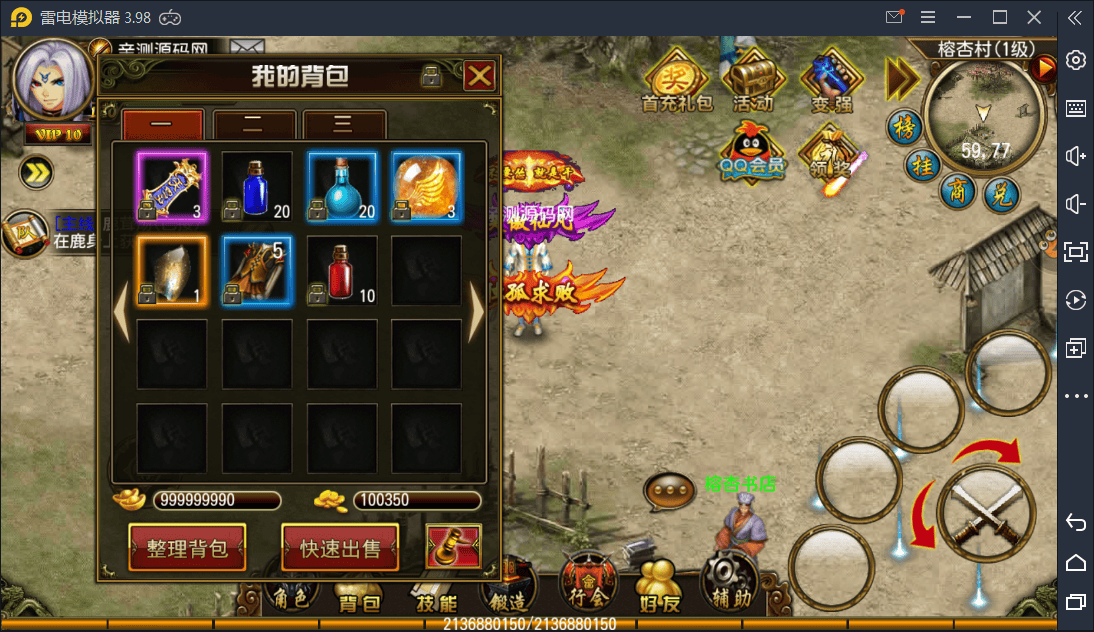This screenshot has width=1094, height=632.
Task: Click the 快速出售 quick sell button
Action: tap(340, 548)
